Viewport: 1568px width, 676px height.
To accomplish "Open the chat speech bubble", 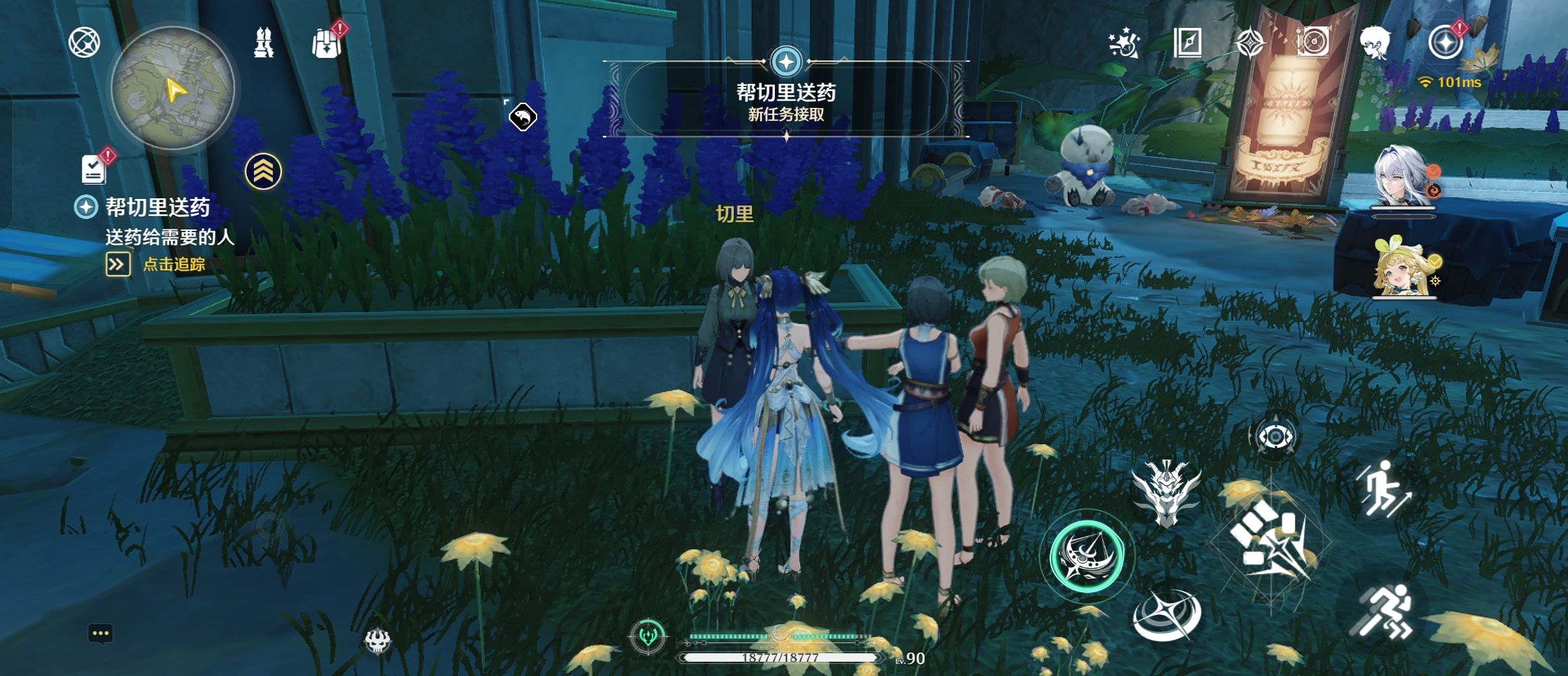I will click(100, 634).
